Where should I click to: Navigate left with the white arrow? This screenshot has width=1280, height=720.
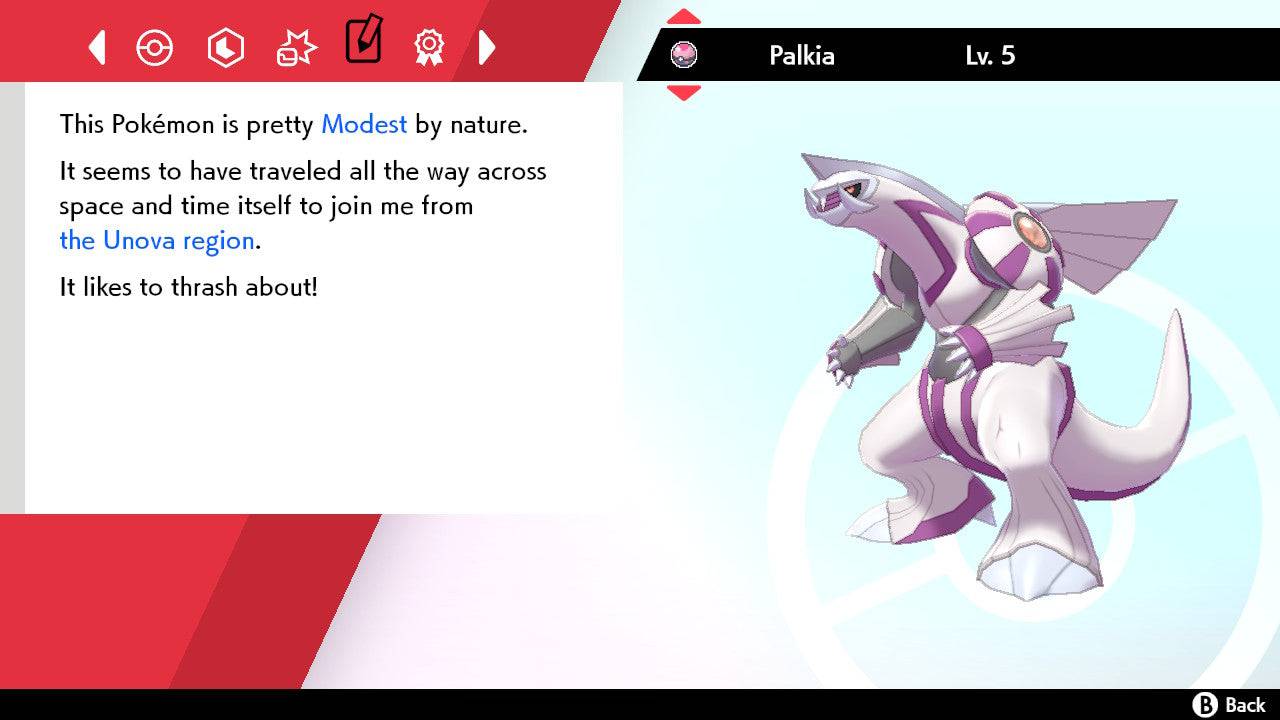96,47
